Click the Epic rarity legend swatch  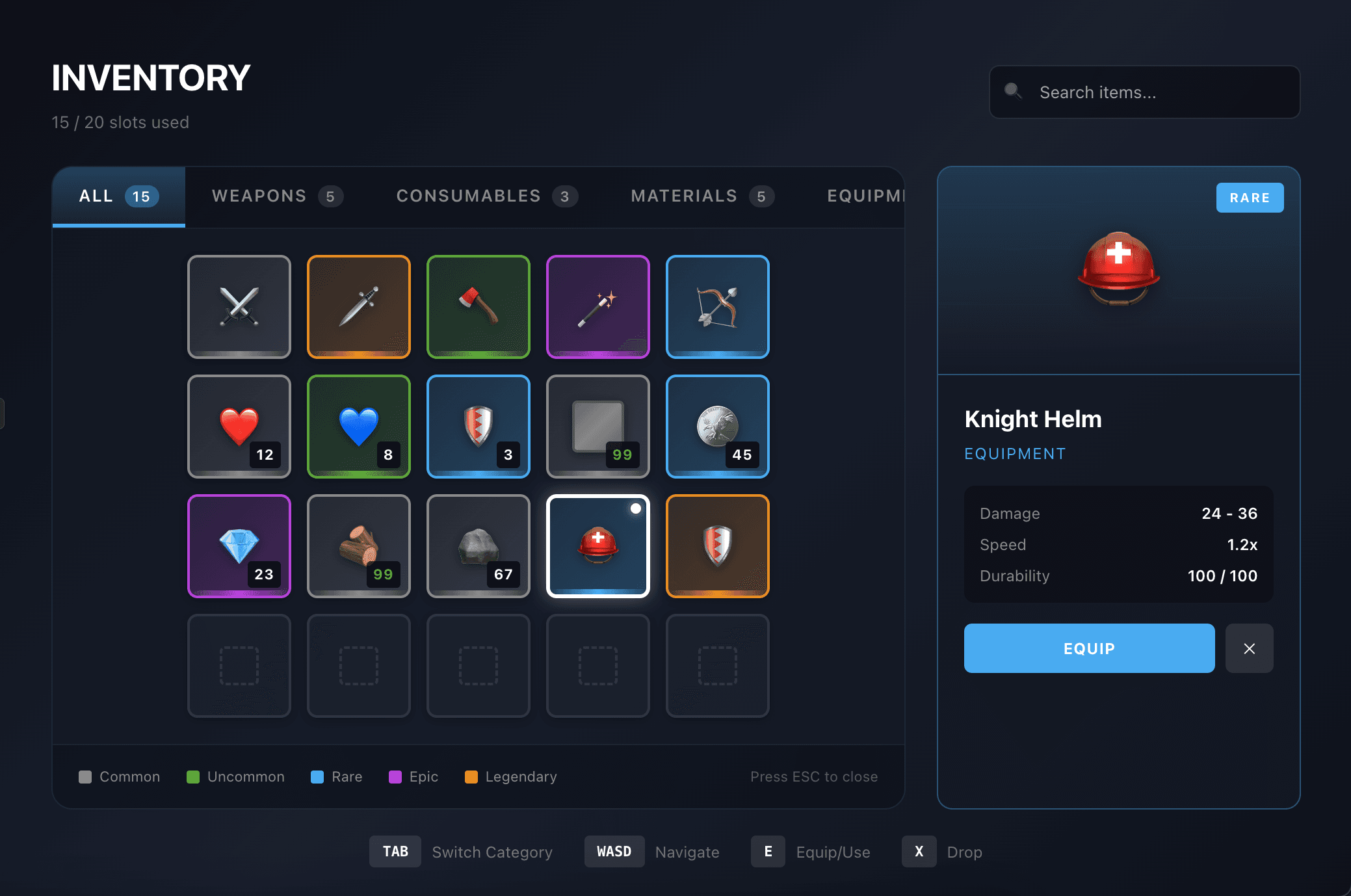coord(395,776)
